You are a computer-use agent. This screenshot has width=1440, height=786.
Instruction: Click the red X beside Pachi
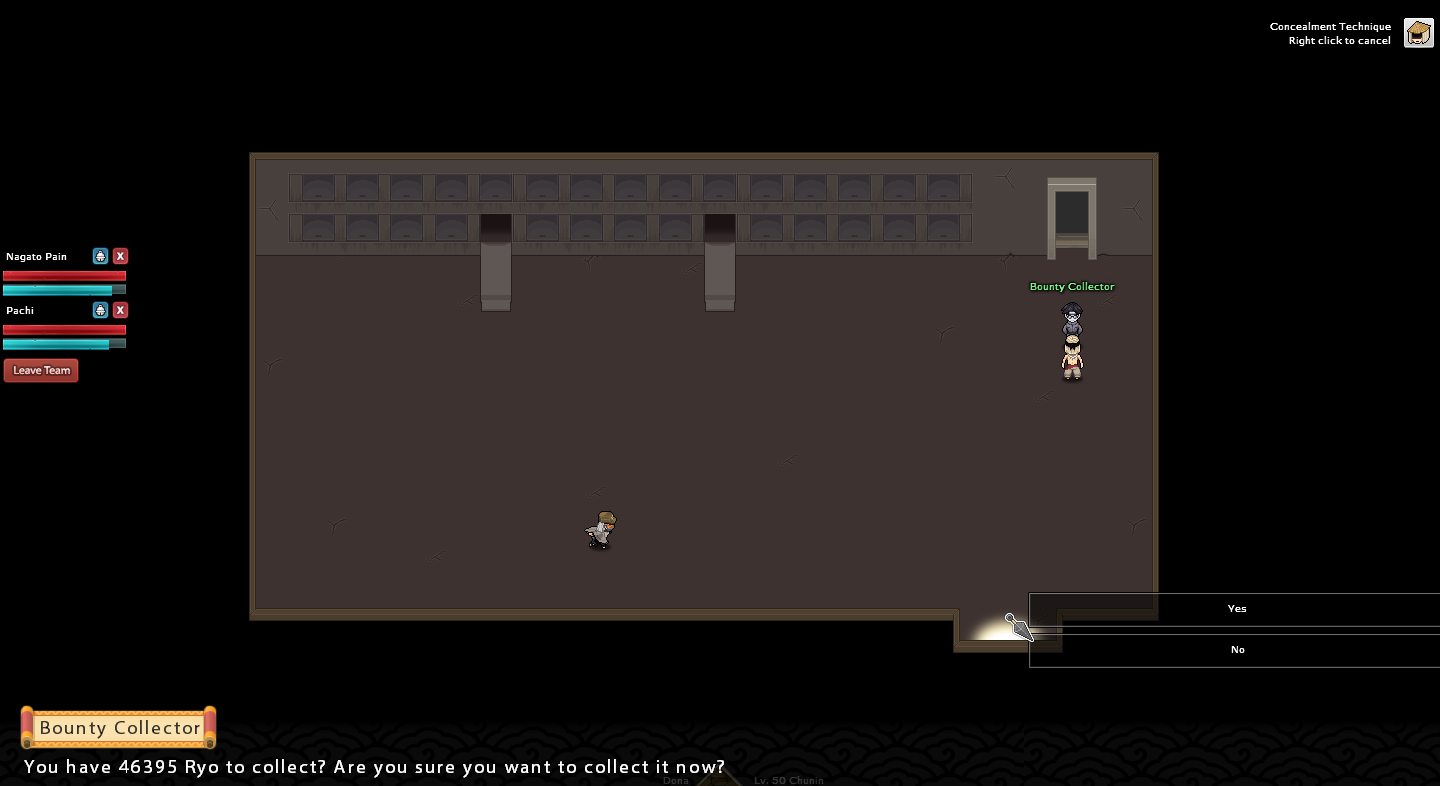120,310
